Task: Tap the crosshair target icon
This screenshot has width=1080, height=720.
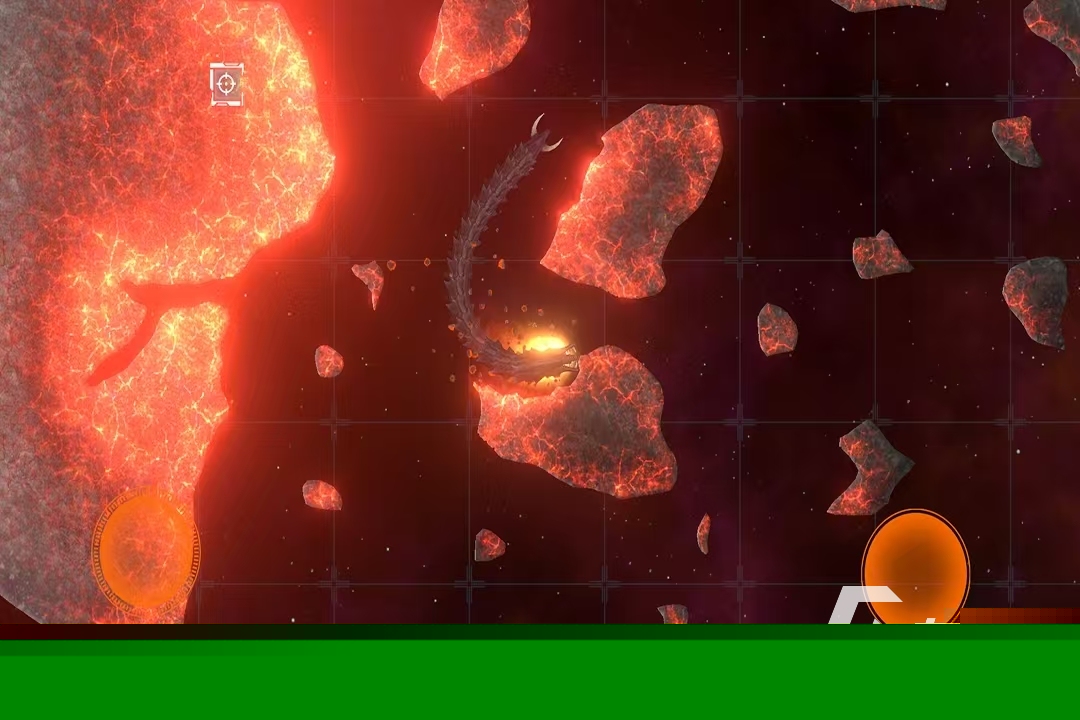Action: tap(227, 84)
